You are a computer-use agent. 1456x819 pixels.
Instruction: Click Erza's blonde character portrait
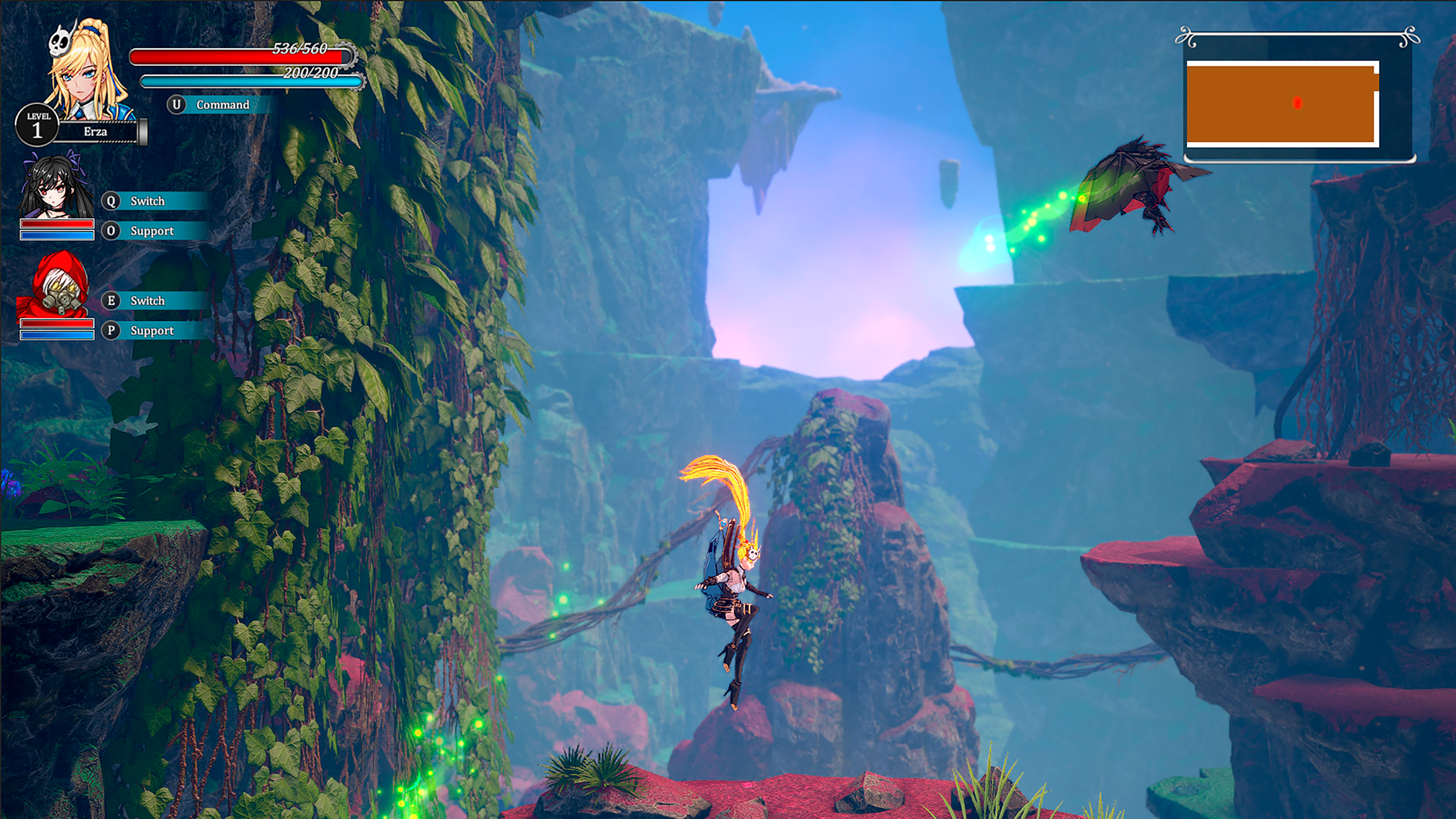pos(88,71)
